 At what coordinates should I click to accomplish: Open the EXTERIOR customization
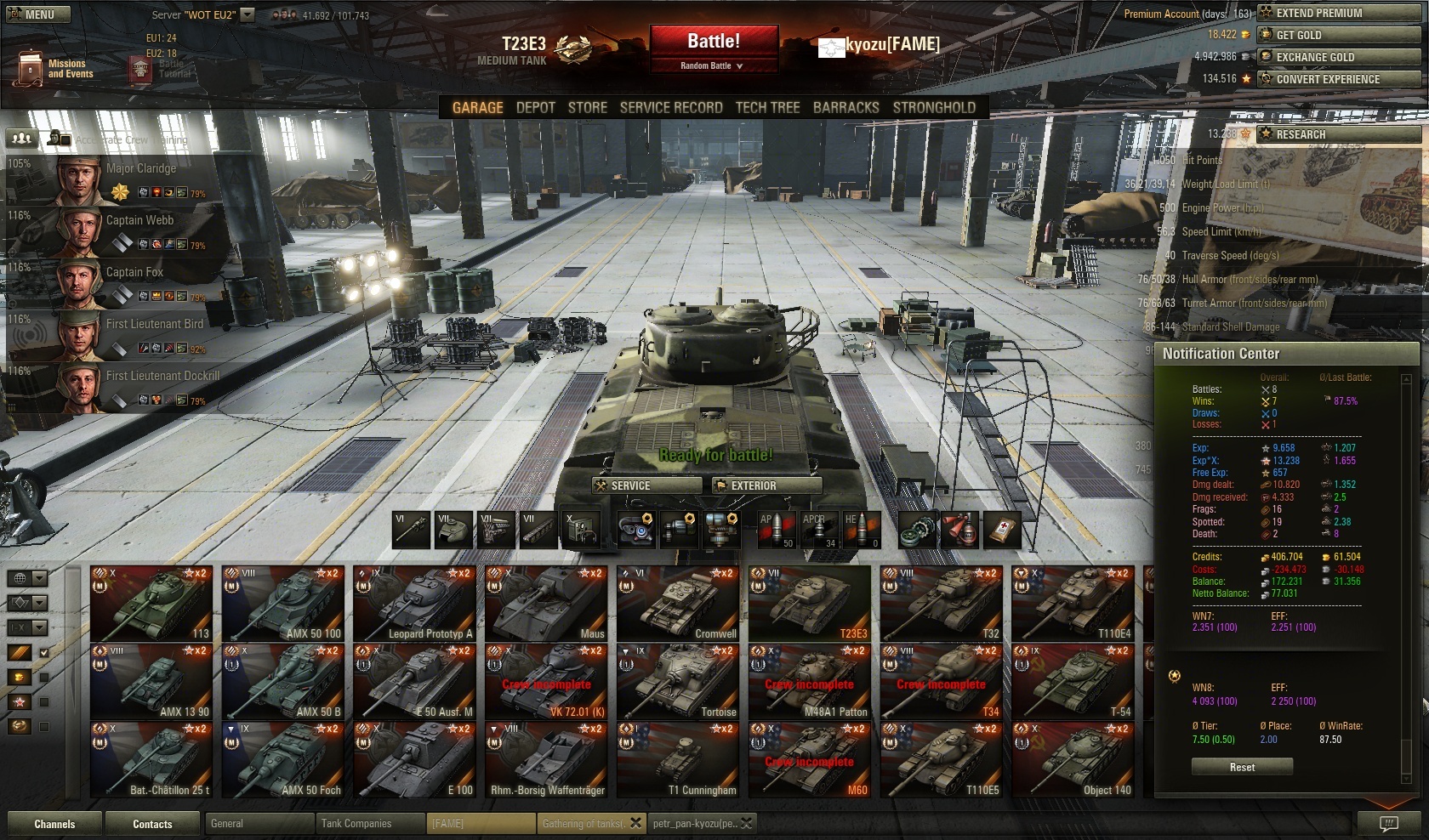coord(766,485)
